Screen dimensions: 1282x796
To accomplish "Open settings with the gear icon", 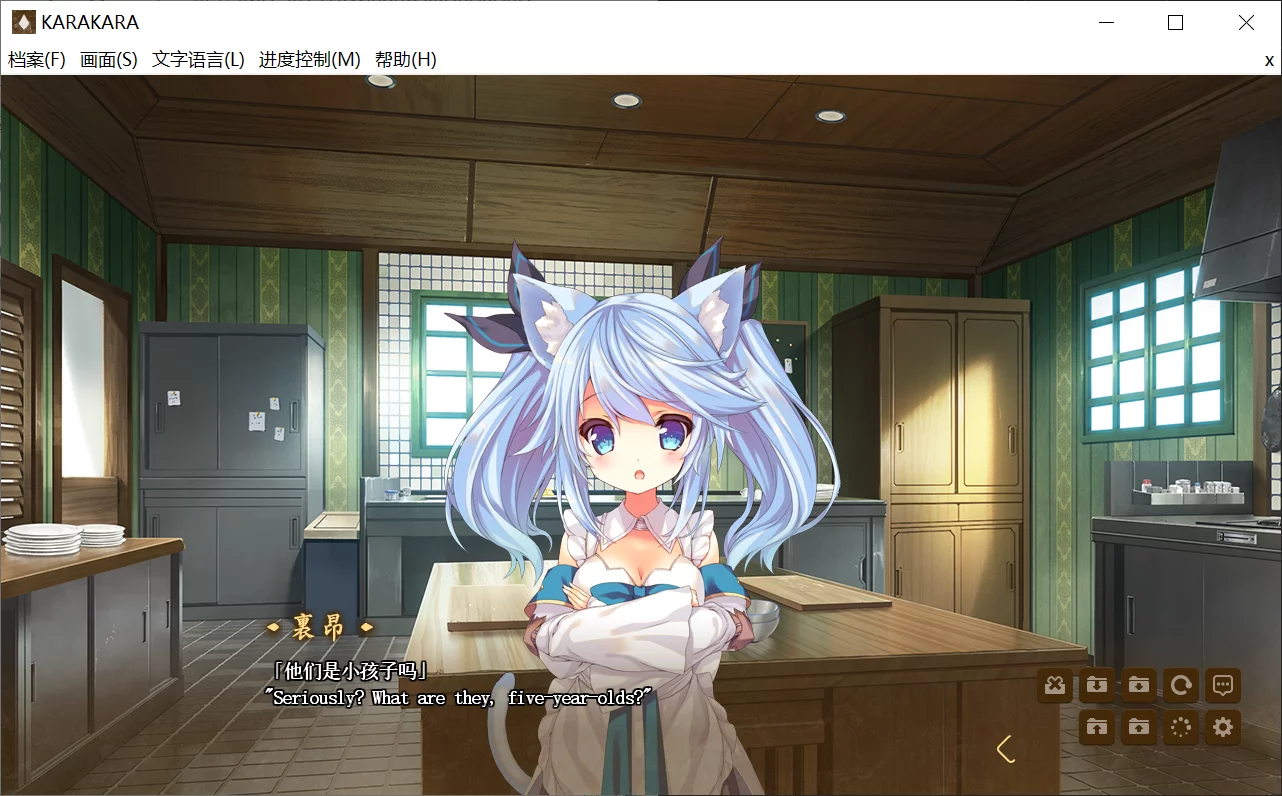I will click(x=1223, y=727).
